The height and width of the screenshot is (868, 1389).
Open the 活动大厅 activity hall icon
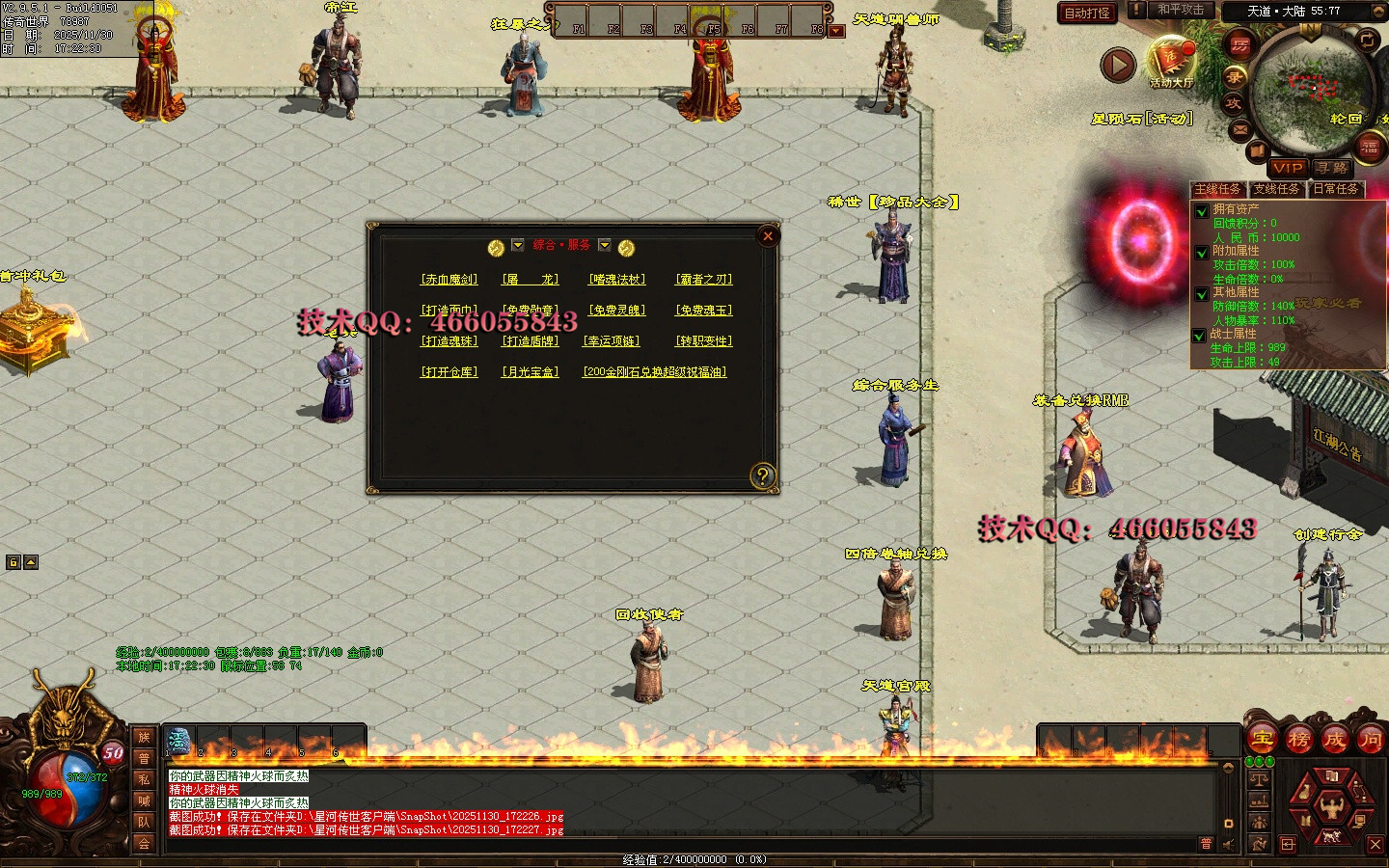pos(1170,62)
